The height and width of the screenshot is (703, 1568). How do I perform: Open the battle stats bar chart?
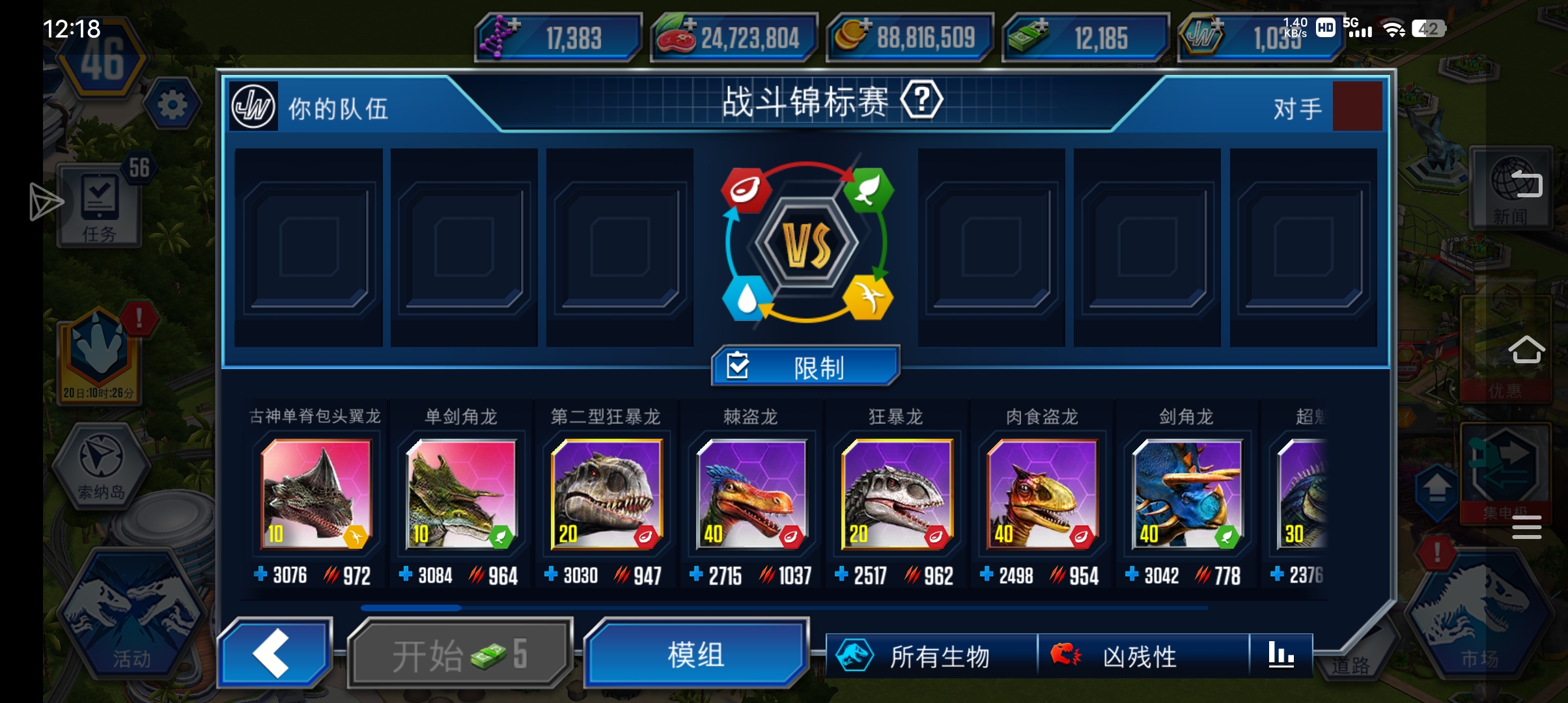point(1281,655)
